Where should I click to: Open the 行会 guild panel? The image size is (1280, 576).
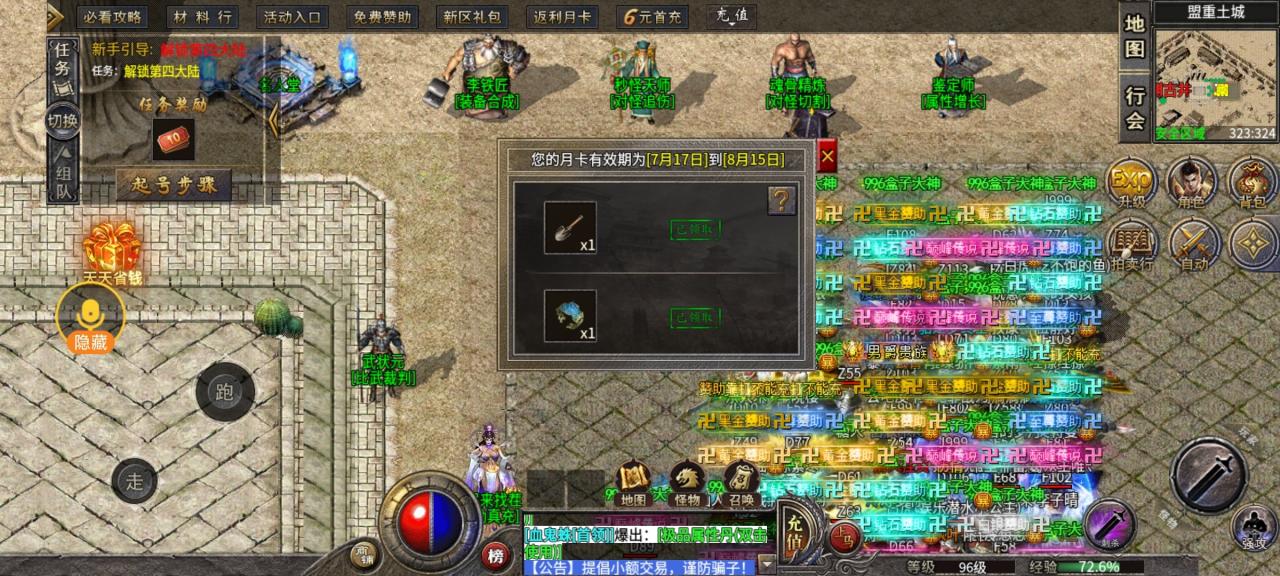[x=1134, y=106]
